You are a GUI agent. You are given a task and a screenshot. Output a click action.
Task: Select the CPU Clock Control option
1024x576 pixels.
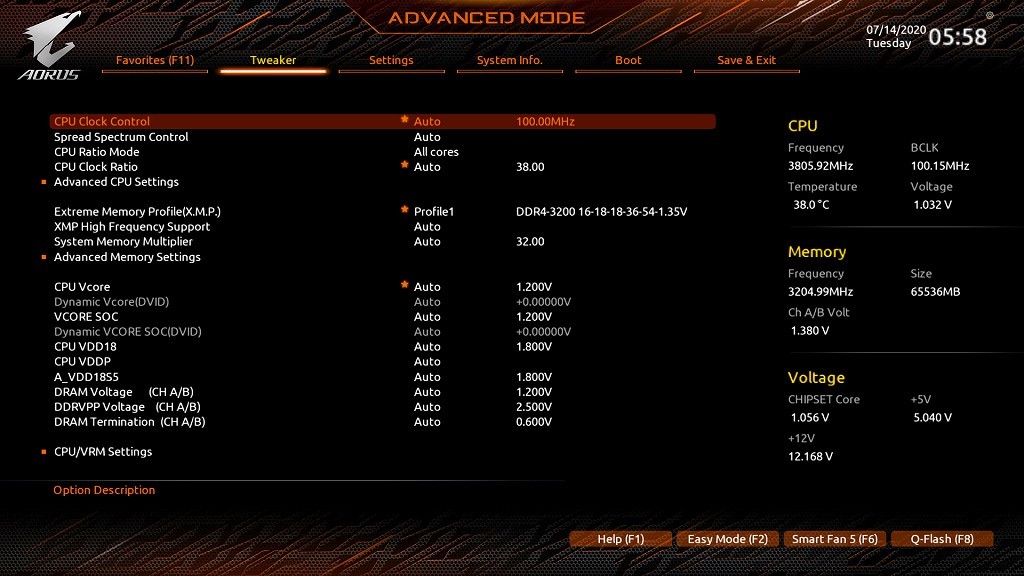click(102, 122)
